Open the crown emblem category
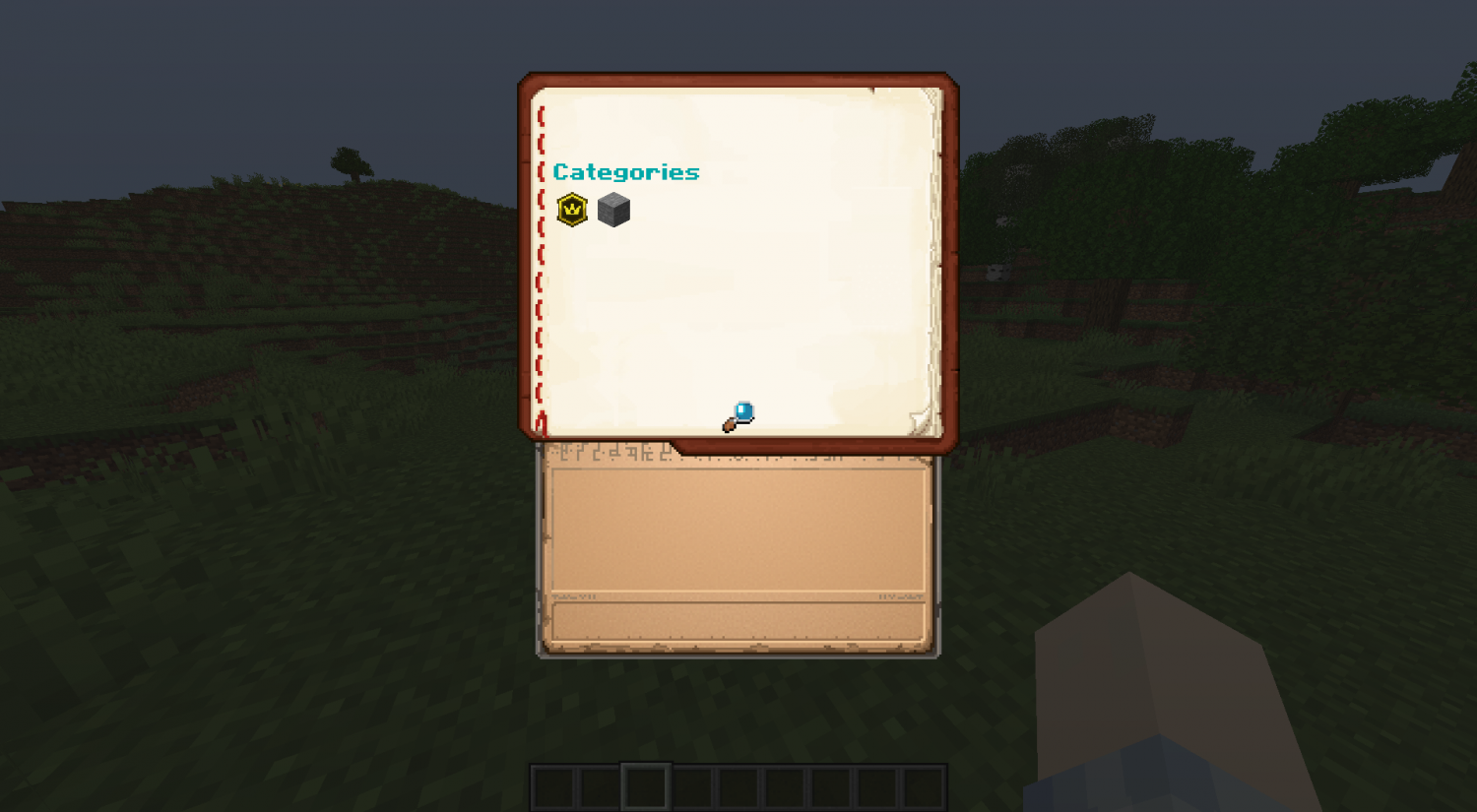Screen dimensions: 1477x812 [x=574, y=209]
